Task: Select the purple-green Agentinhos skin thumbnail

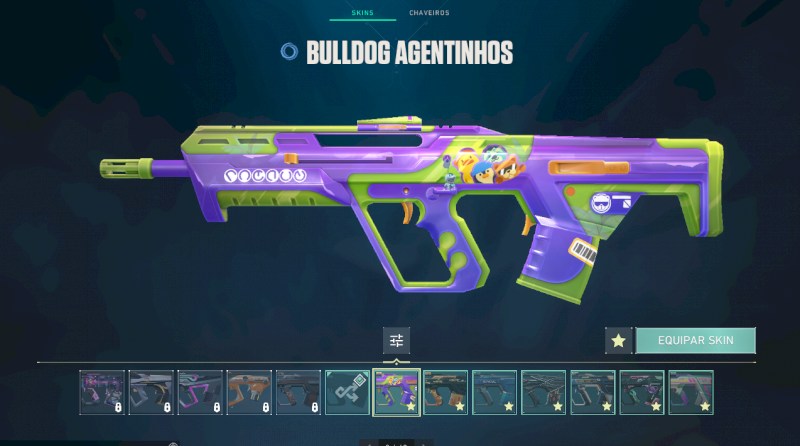Action: pos(397,392)
